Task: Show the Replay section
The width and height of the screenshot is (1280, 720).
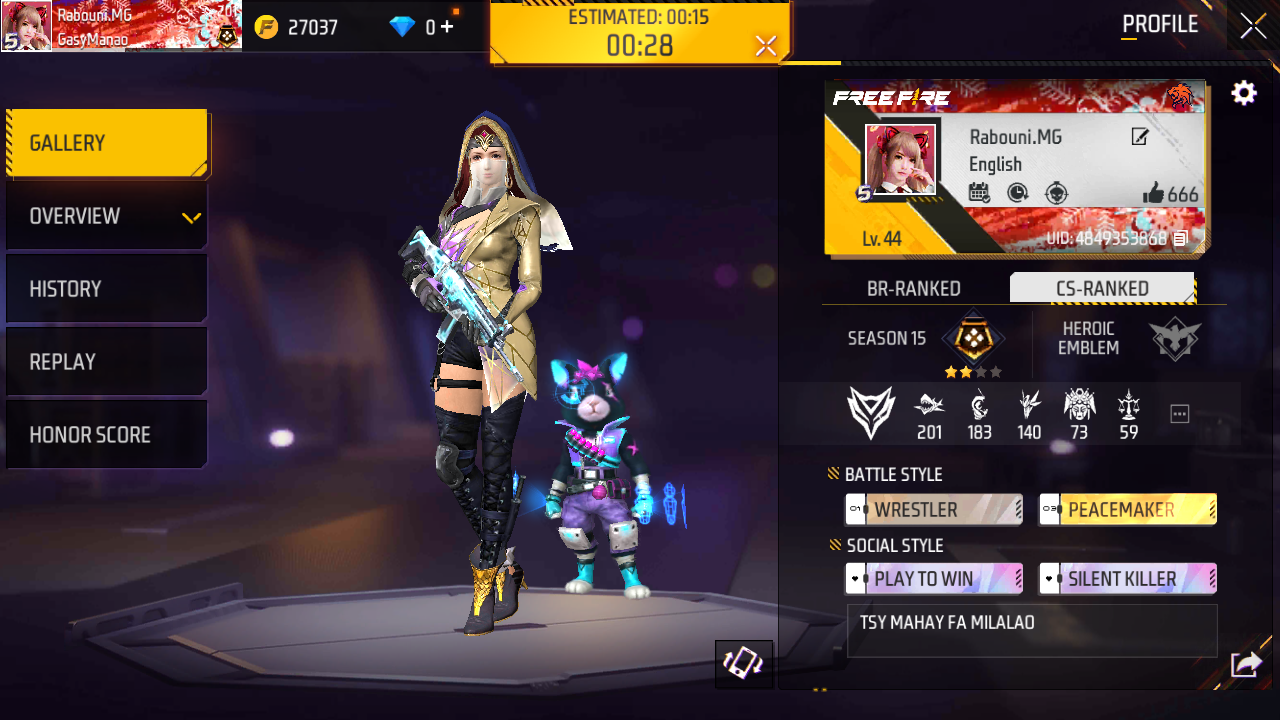Action: click(107, 362)
